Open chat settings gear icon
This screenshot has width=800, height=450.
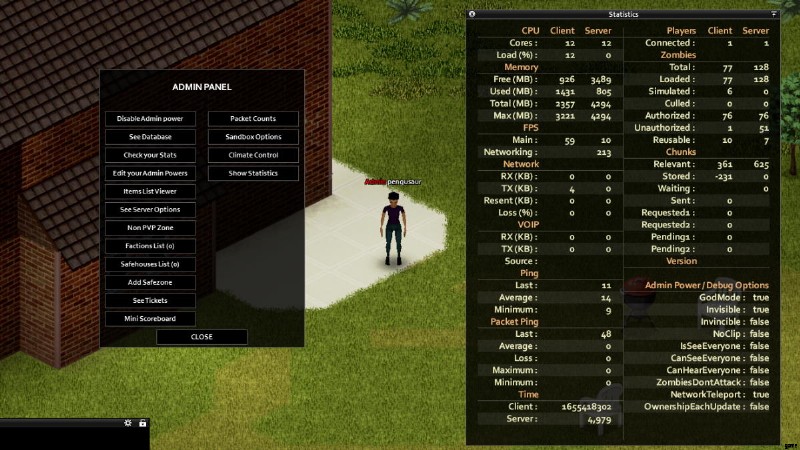coord(128,423)
